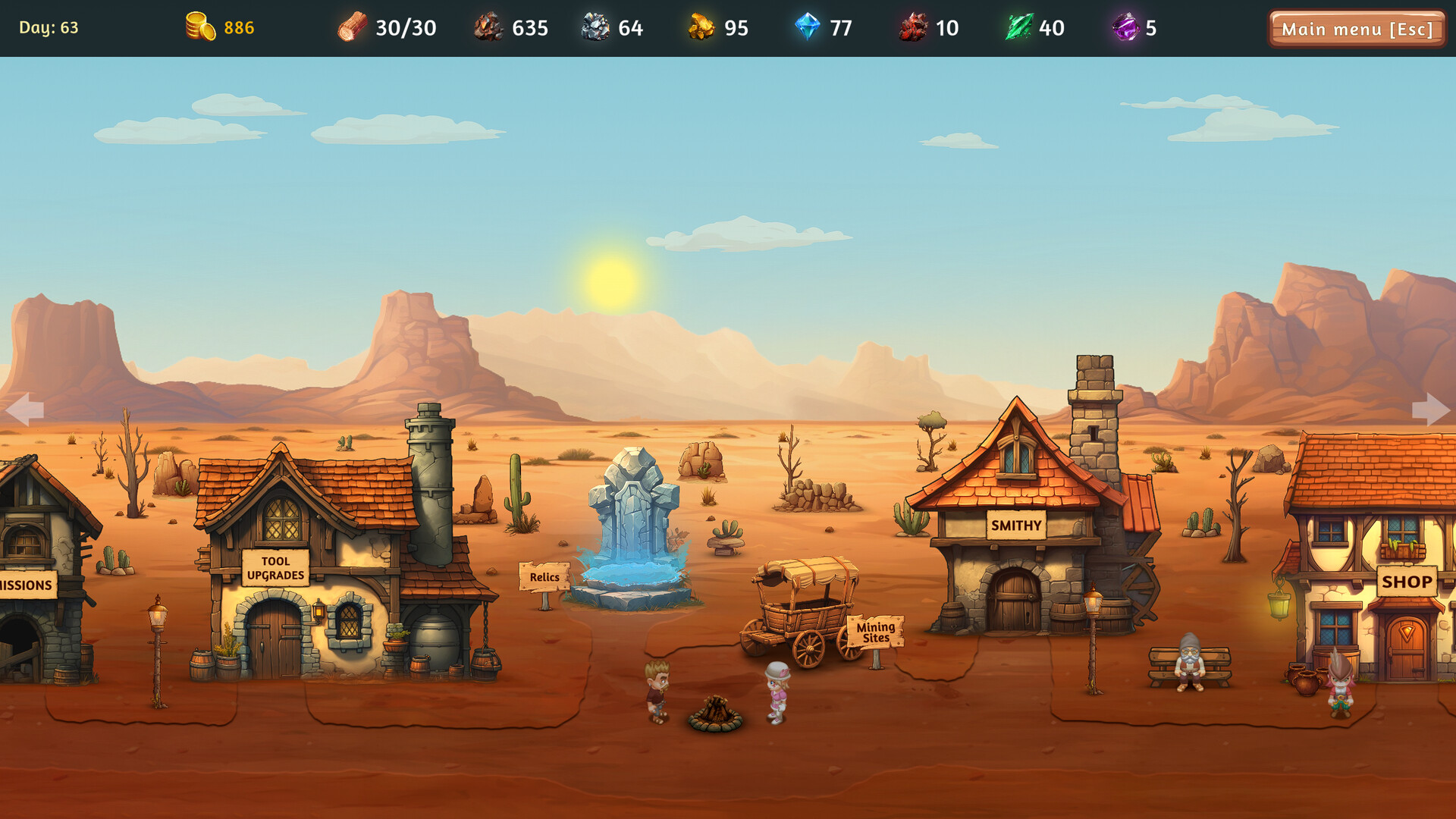The height and width of the screenshot is (819, 1456).
Task: Open the Shop building
Action: coord(1409,582)
